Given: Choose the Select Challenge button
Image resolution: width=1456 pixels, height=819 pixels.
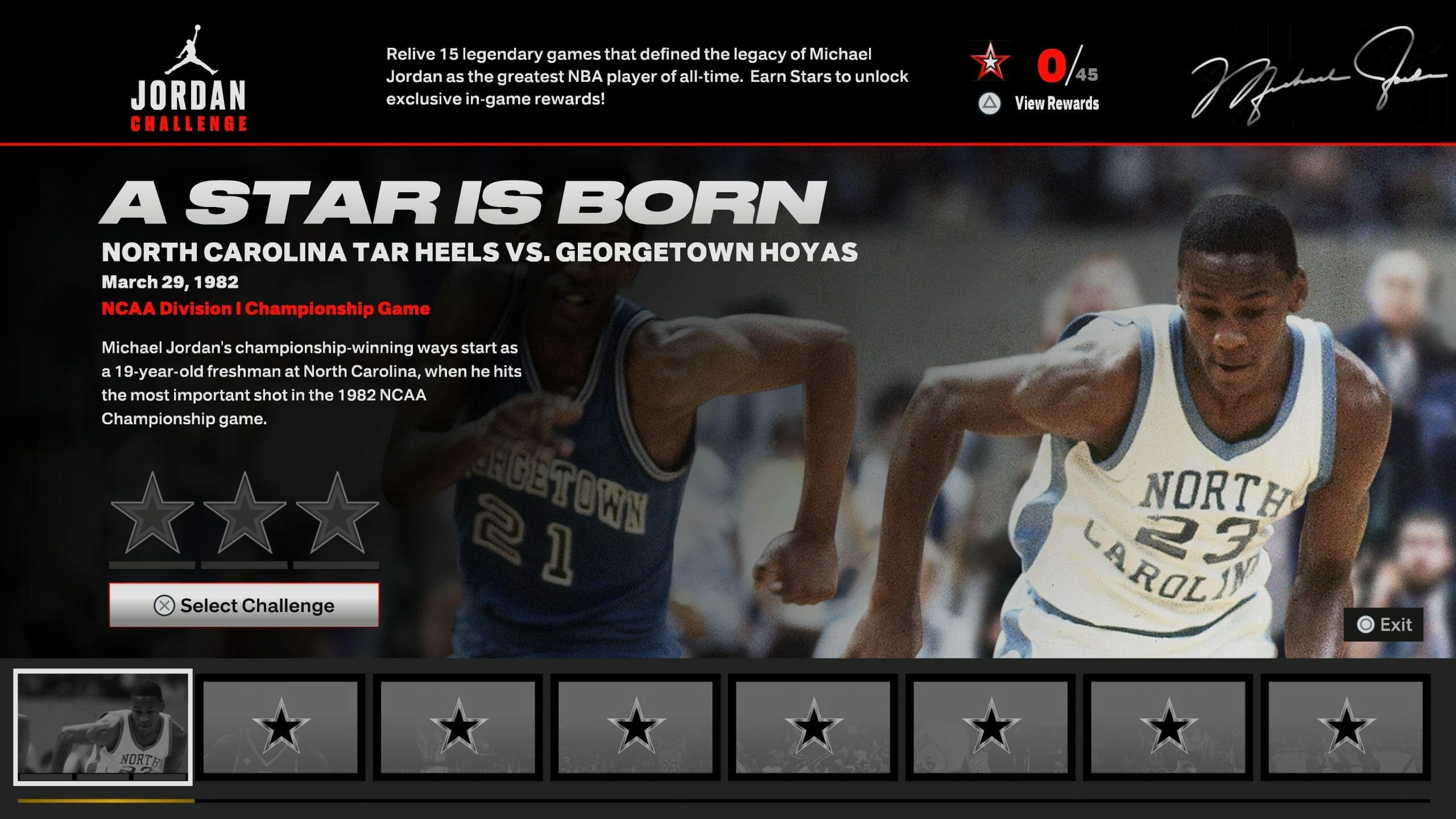Looking at the screenshot, I should 244,605.
